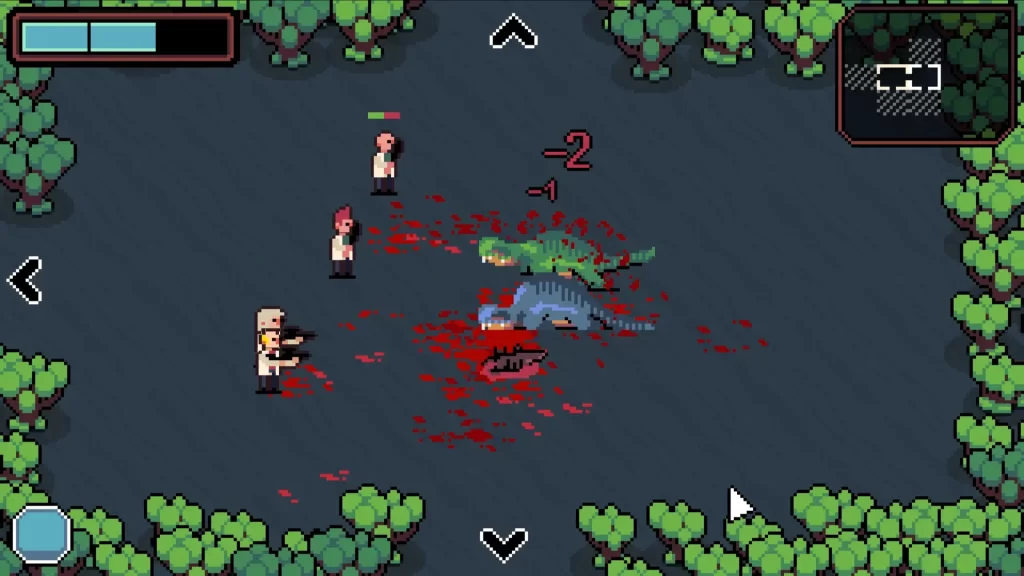Click the down arrow to move south
The height and width of the screenshot is (576, 1024).
504,543
